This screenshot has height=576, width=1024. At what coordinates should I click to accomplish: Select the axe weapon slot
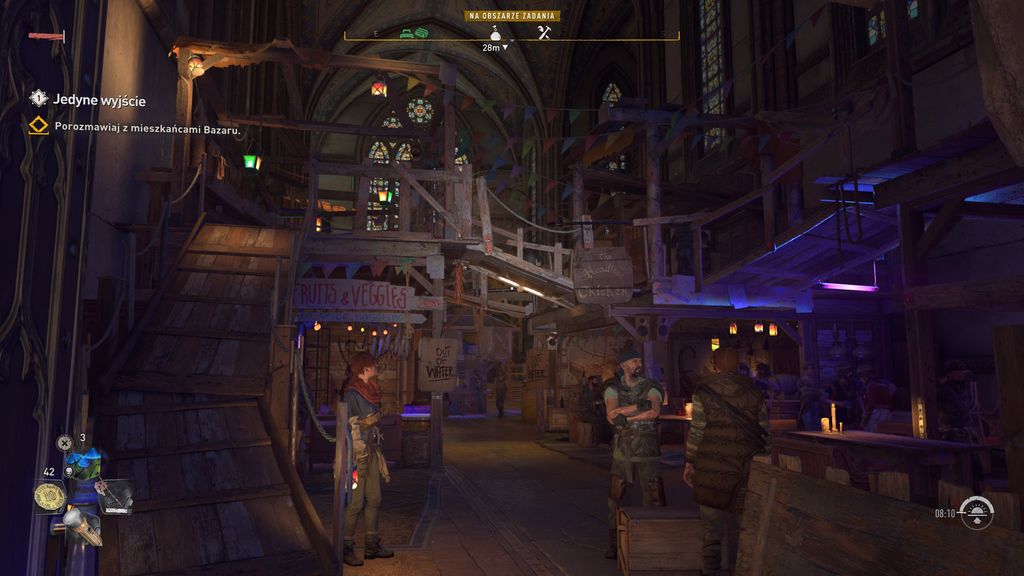[x=114, y=495]
